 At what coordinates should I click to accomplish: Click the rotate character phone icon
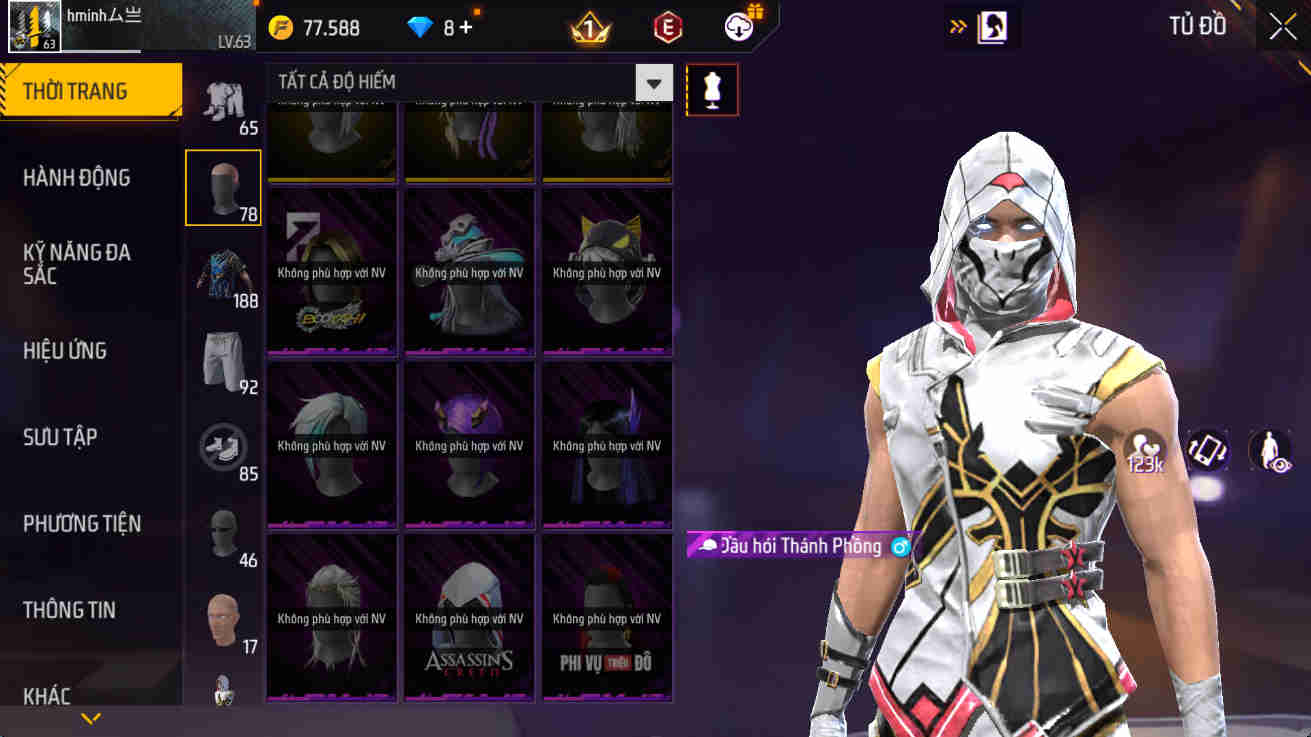pyautogui.click(x=1205, y=452)
